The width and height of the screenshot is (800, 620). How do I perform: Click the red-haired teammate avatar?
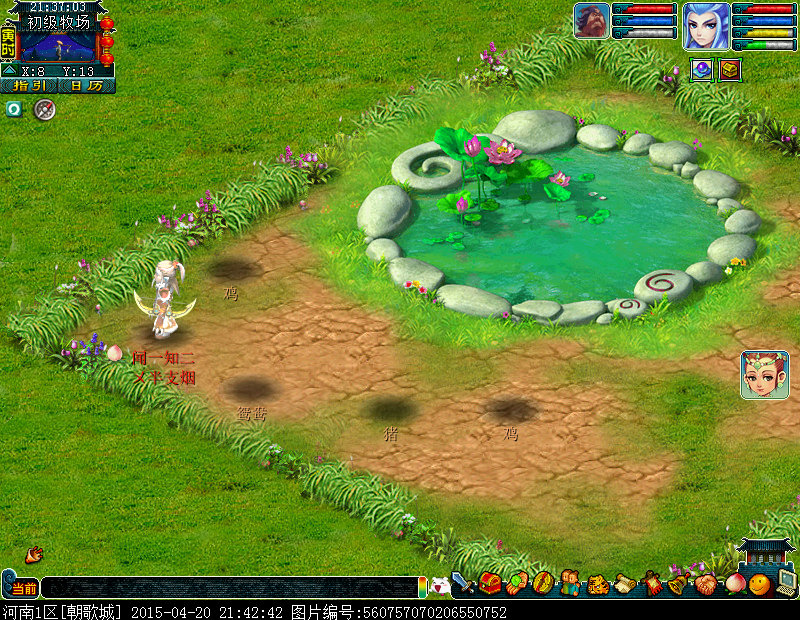(764, 375)
